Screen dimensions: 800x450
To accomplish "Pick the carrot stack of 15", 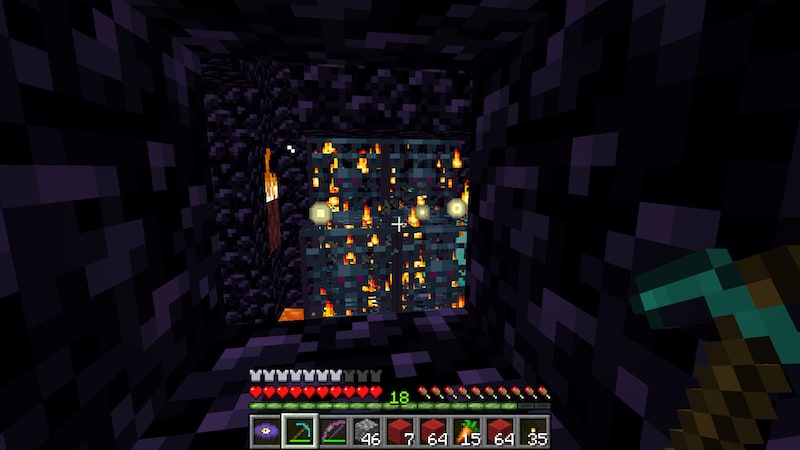I will (x=468, y=431).
